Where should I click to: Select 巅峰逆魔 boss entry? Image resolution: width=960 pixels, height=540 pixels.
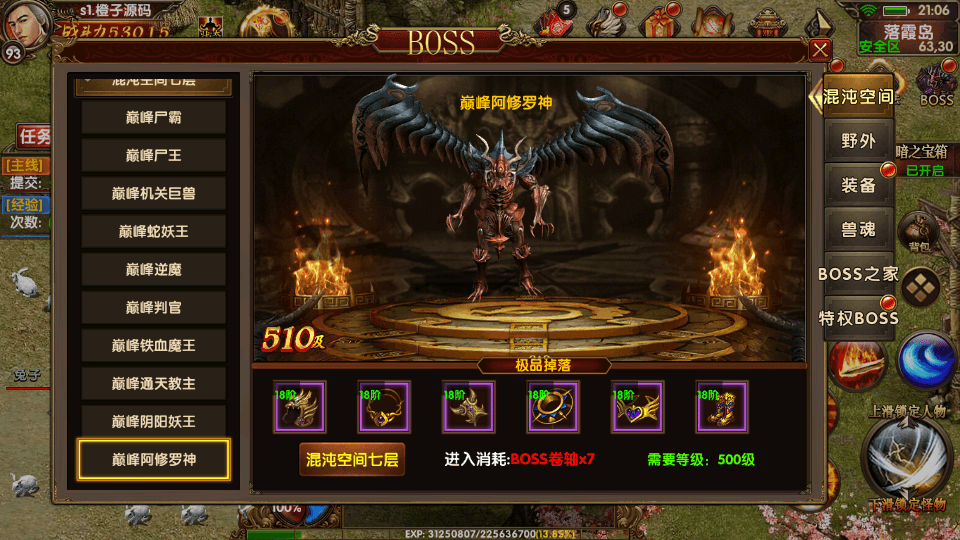(x=154, y=270)
